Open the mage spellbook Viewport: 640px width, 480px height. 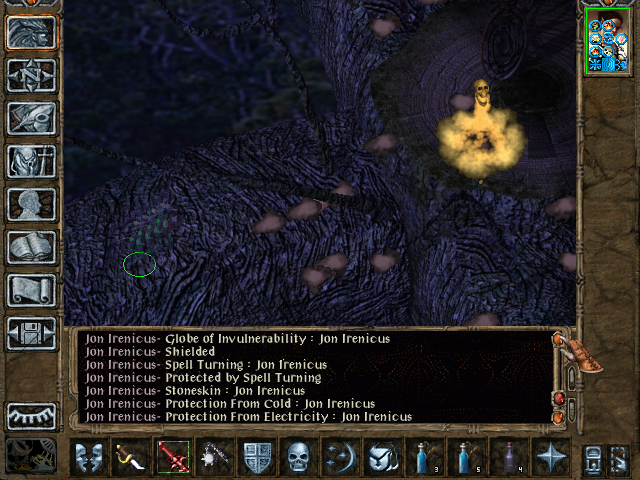[30, 248]
